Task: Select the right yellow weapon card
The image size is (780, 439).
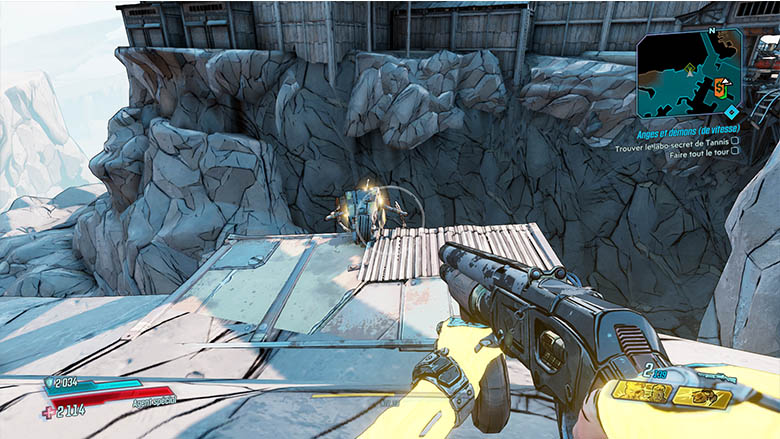Action: tap(701, 397)
